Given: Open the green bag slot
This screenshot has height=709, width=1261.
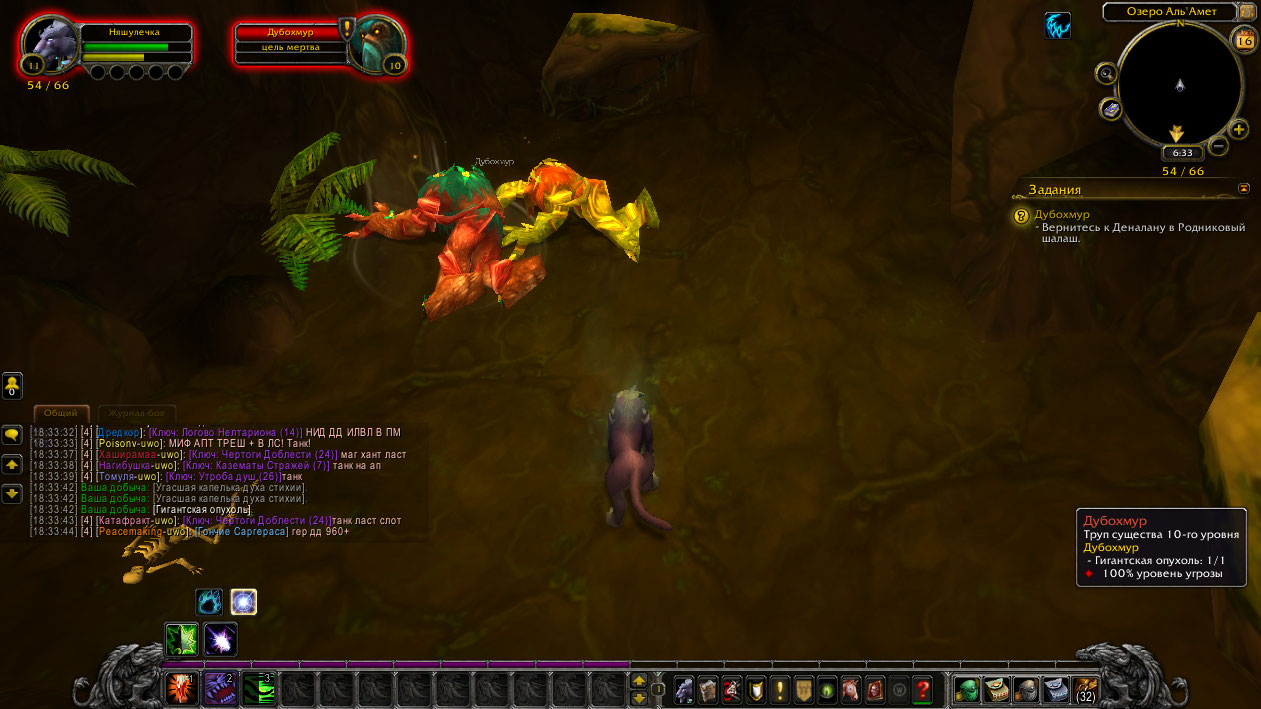Looking at the screenshot, I should pos(967,689).
